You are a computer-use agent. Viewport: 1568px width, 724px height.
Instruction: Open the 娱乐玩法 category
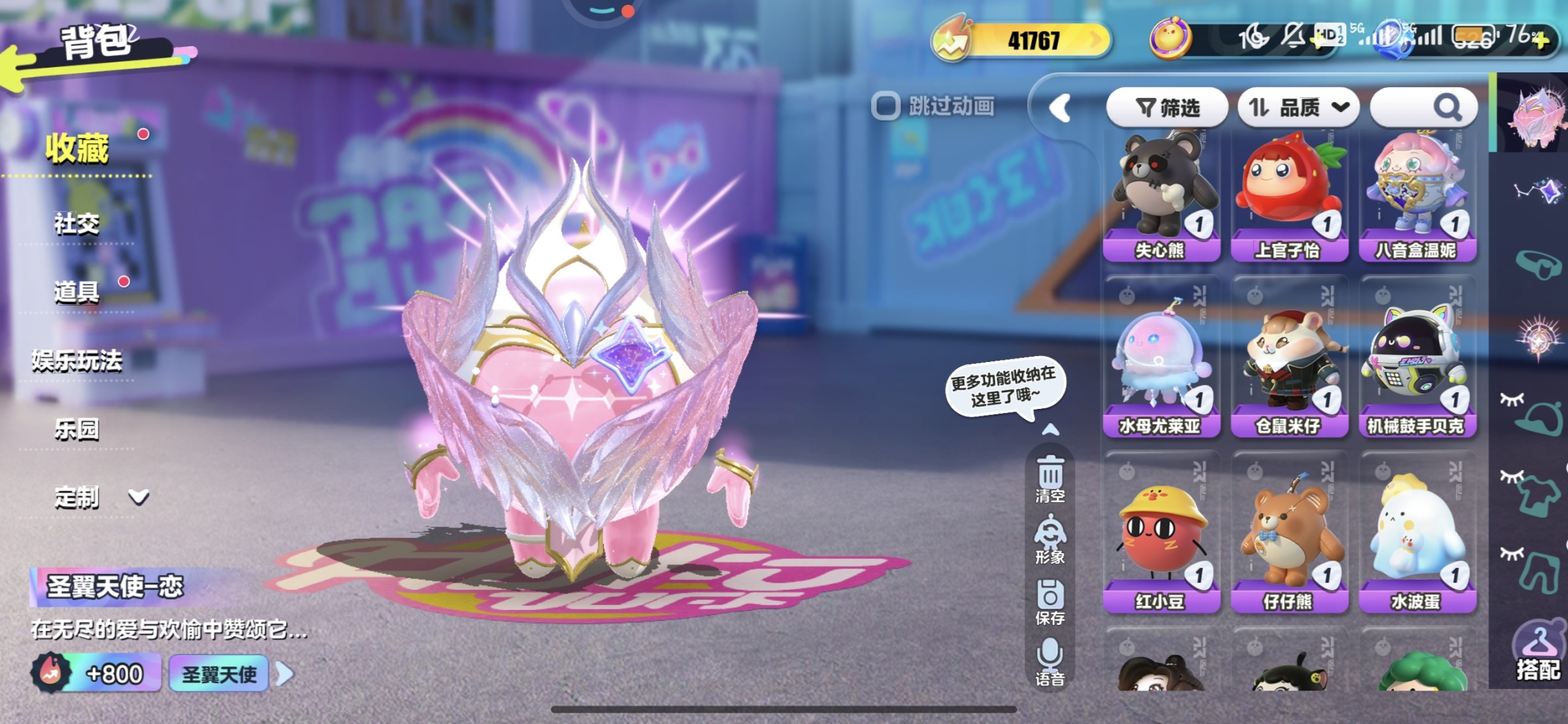(77, 361)
